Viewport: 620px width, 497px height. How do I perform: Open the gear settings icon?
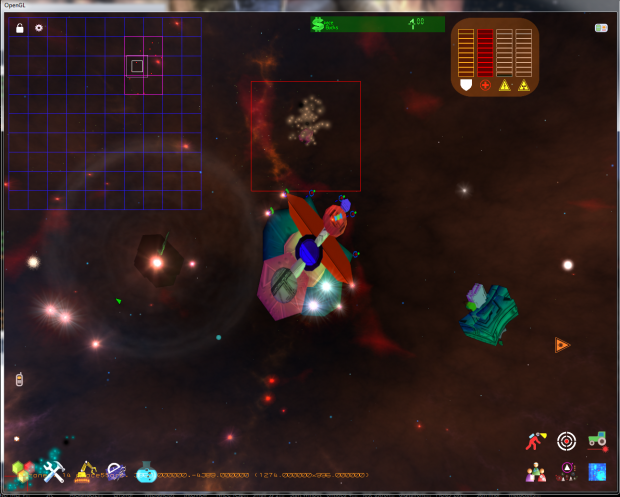[39, 28]
